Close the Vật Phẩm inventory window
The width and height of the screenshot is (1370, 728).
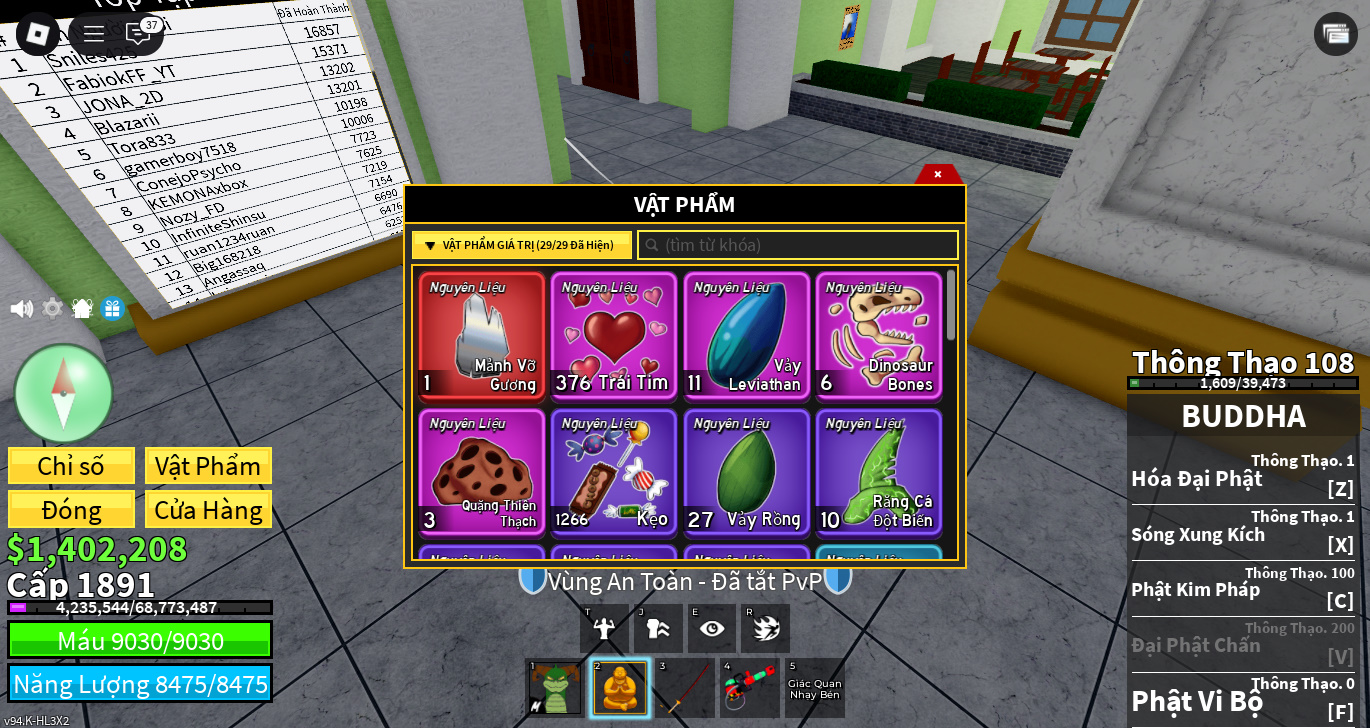click(x=938, y=174)
